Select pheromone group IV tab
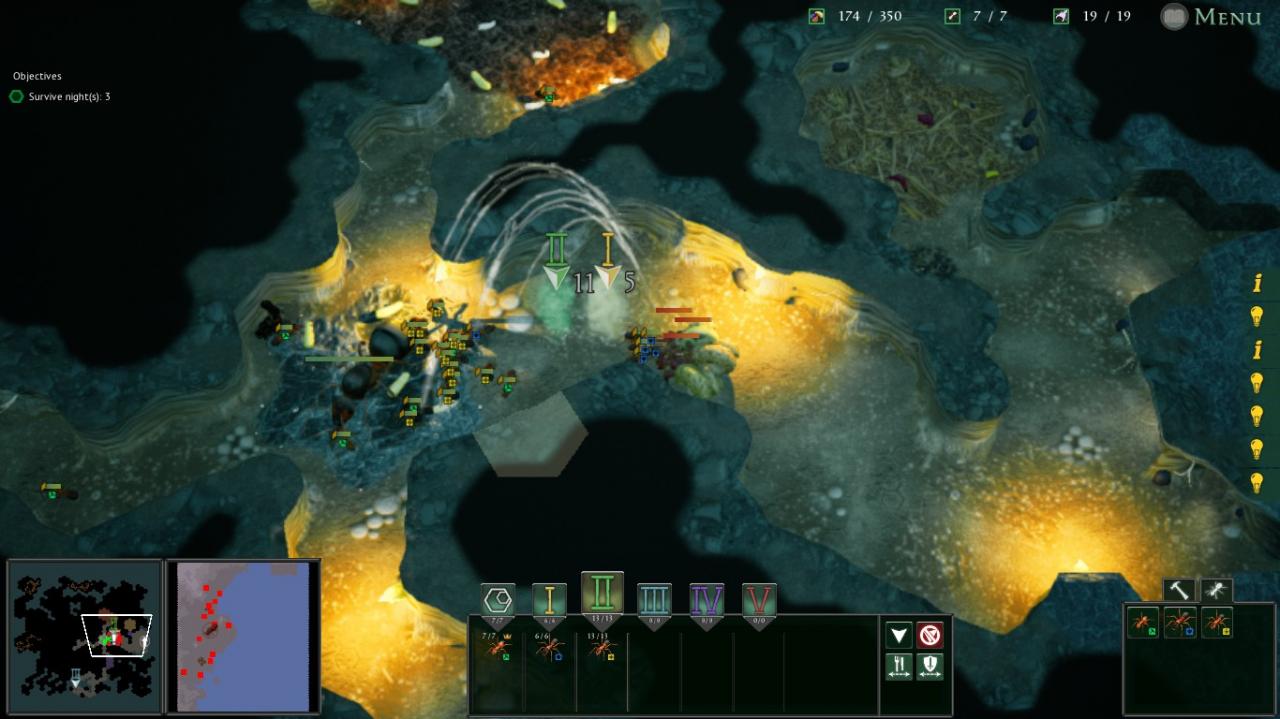 [x=707, y=600]
